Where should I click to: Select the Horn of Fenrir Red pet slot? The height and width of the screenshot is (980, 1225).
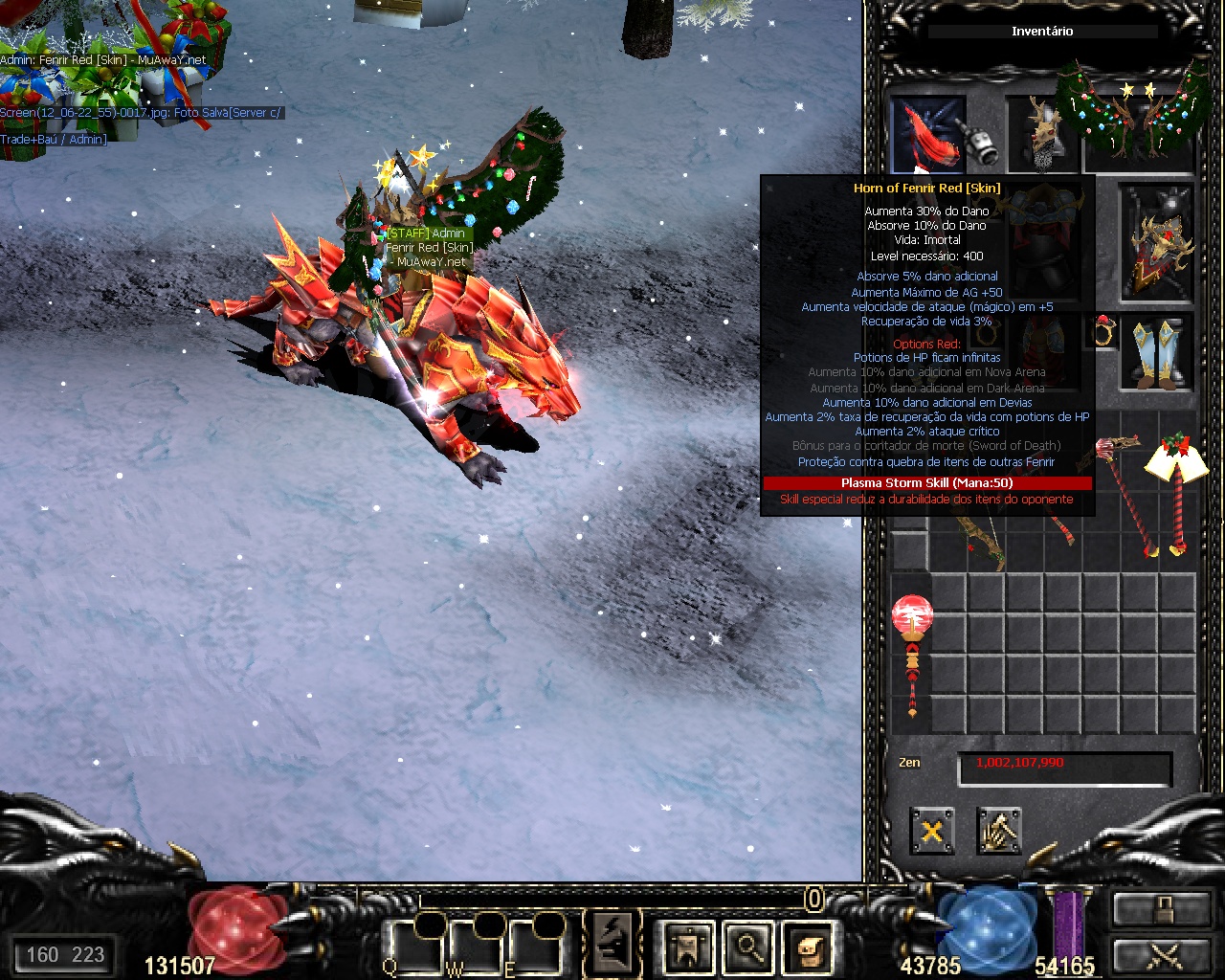(928, 136)
